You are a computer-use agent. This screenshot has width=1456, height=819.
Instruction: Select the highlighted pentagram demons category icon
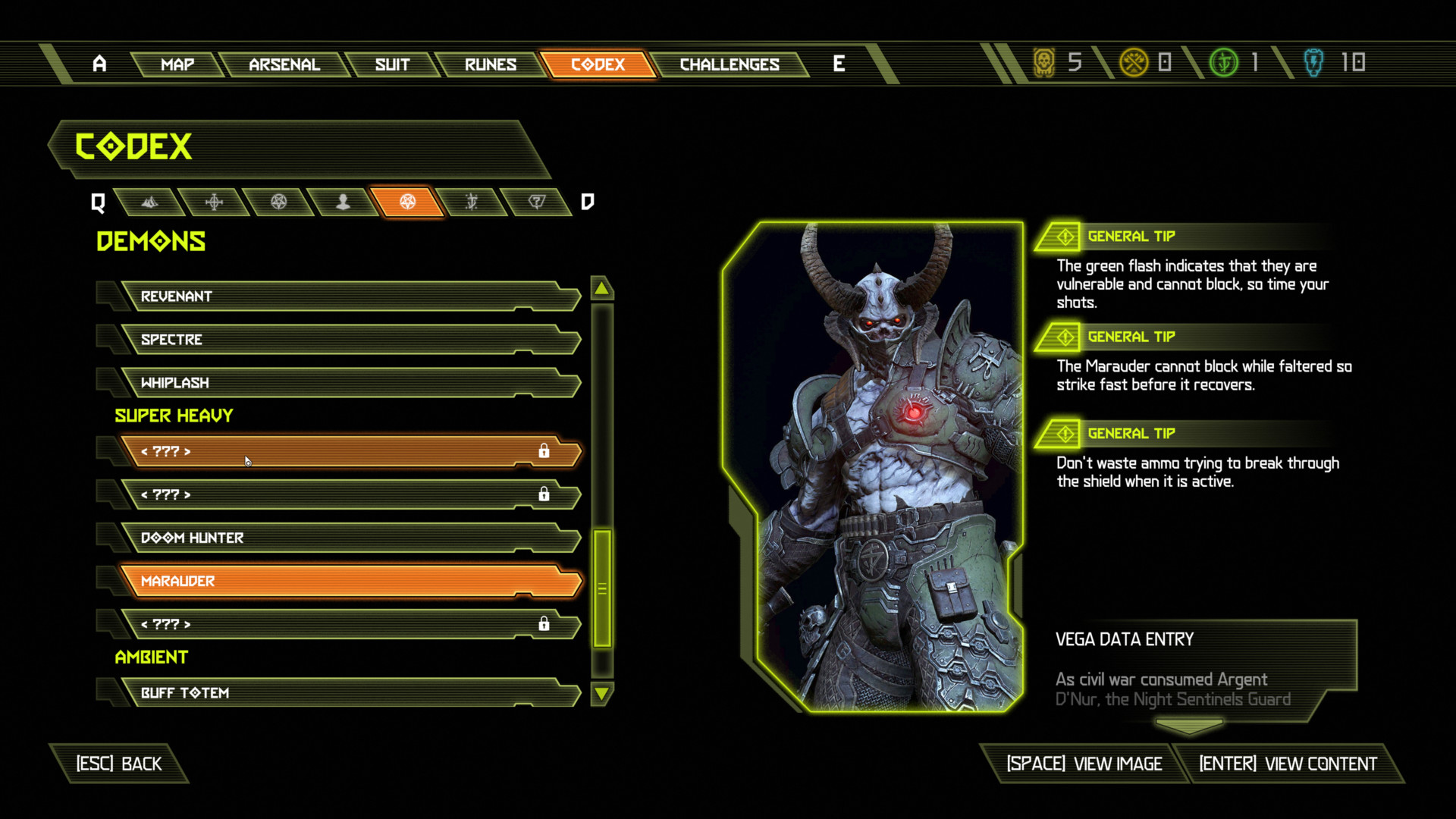point(408,202)
